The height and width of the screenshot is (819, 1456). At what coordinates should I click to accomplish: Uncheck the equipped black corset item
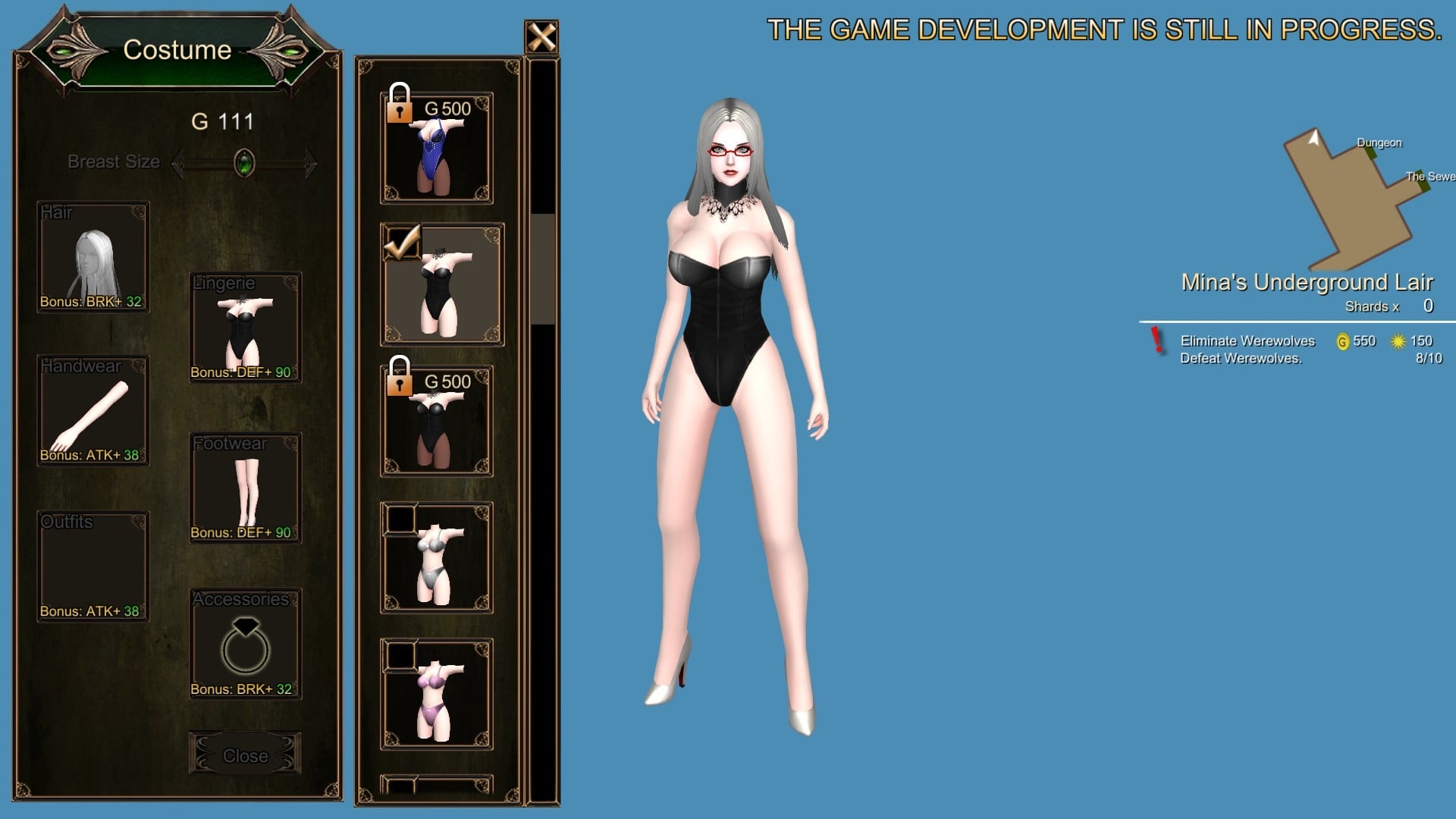pyautogui.click(x=404, y=243)
